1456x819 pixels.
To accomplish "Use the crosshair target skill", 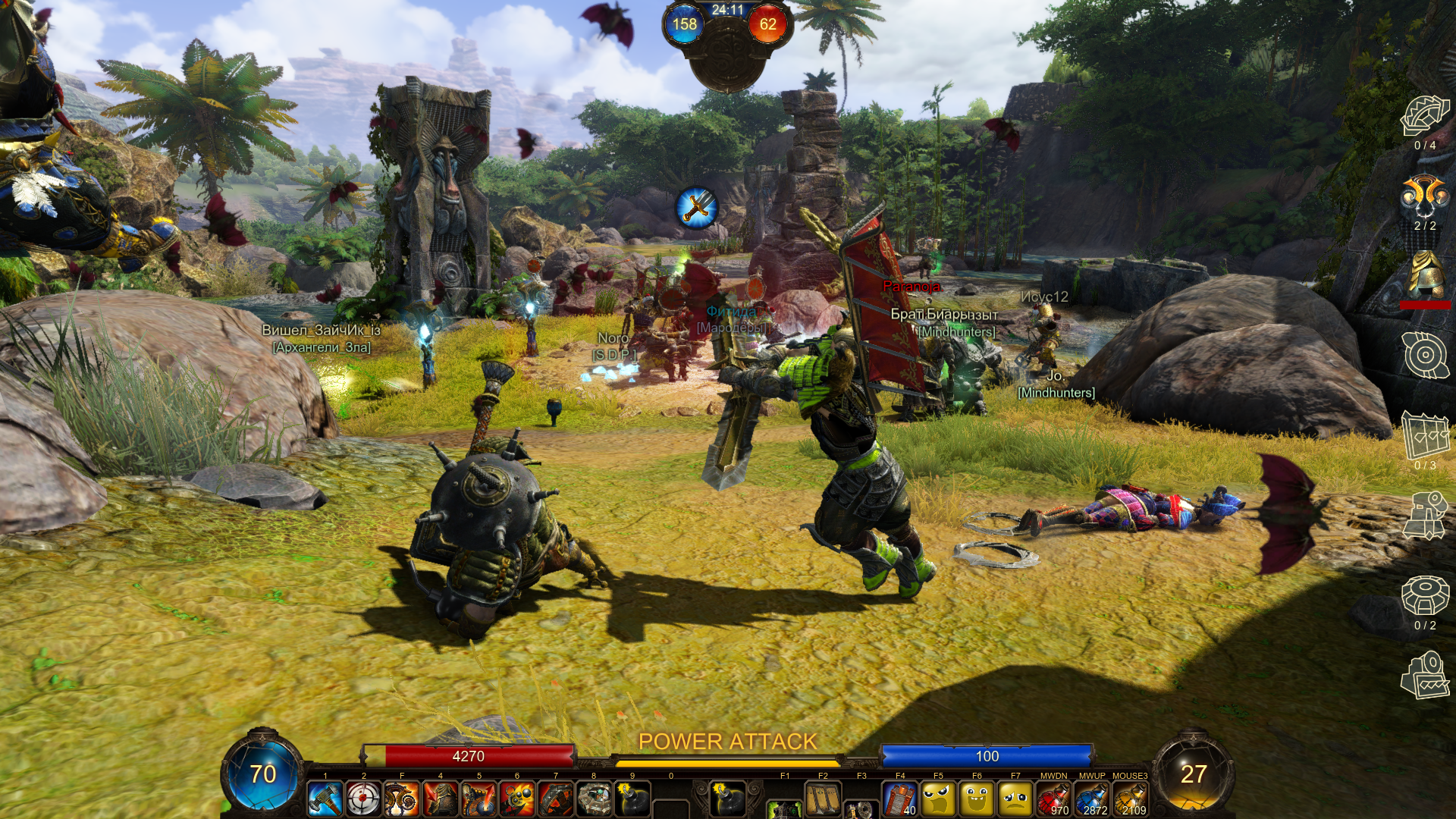I will (364, 799).
